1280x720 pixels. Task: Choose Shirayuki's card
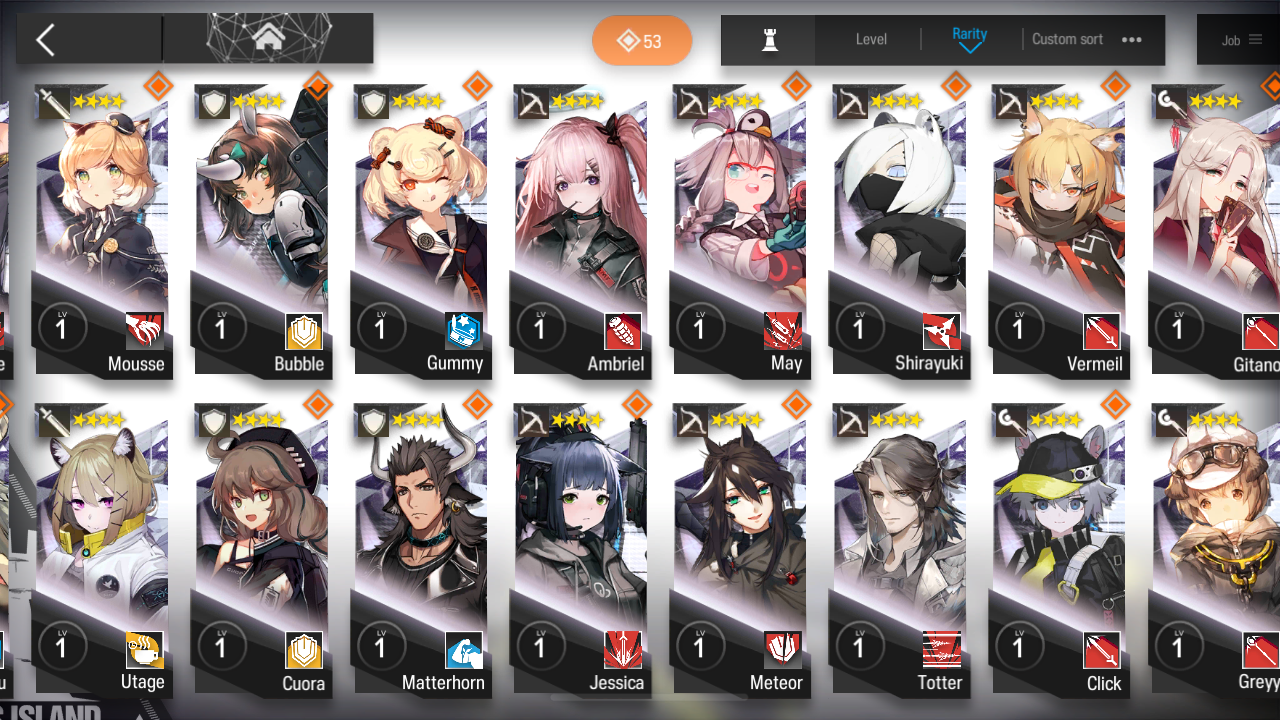tap(898, 230)
